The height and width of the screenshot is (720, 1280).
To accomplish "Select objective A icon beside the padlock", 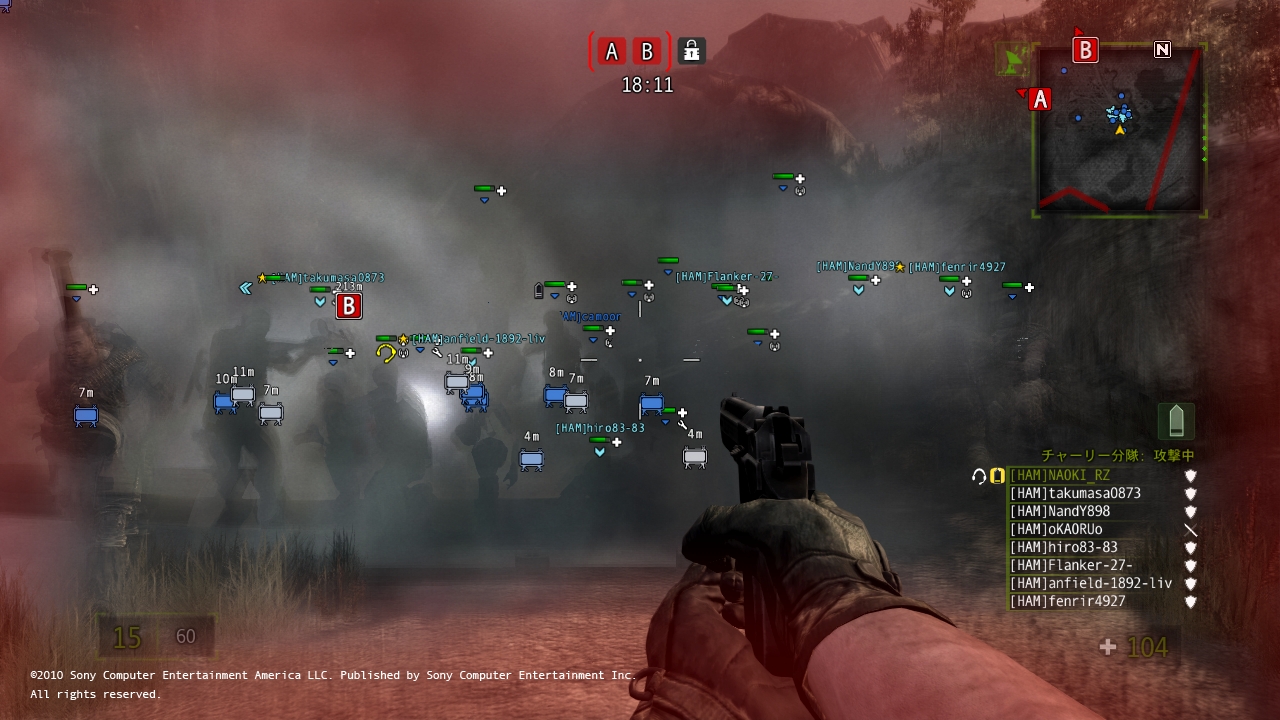I will tap(612, 51).
